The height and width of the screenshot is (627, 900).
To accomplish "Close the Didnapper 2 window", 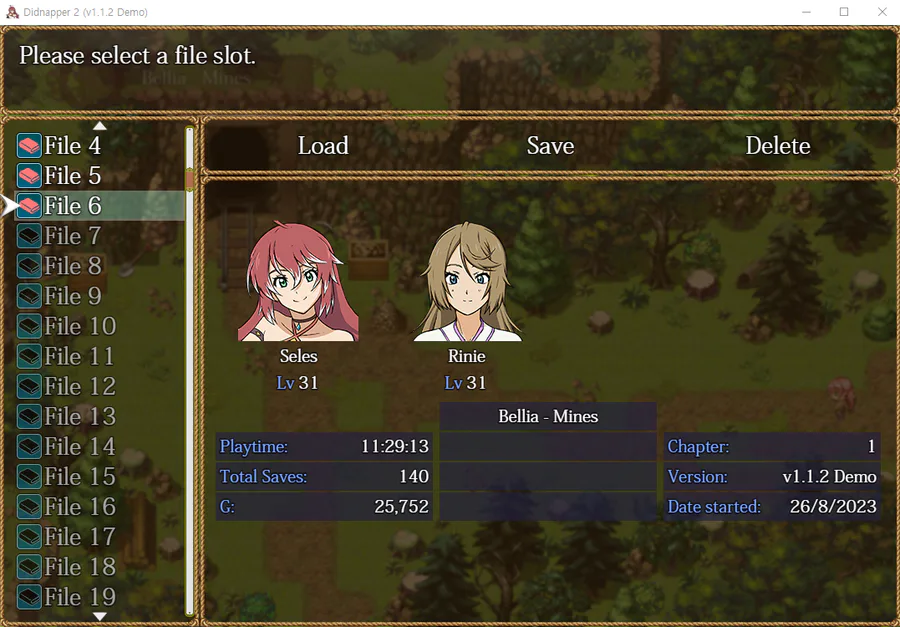I will 881,12.
